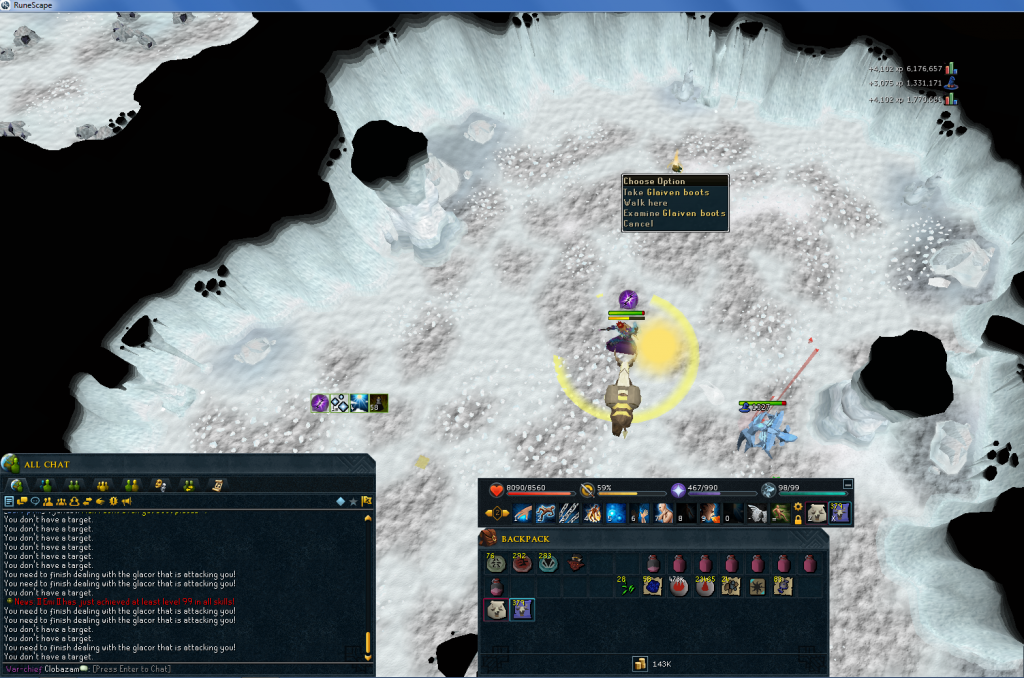Use the glowing blue orb ability
Viewport: 1024px width, 678px height.
click(615, 514)
